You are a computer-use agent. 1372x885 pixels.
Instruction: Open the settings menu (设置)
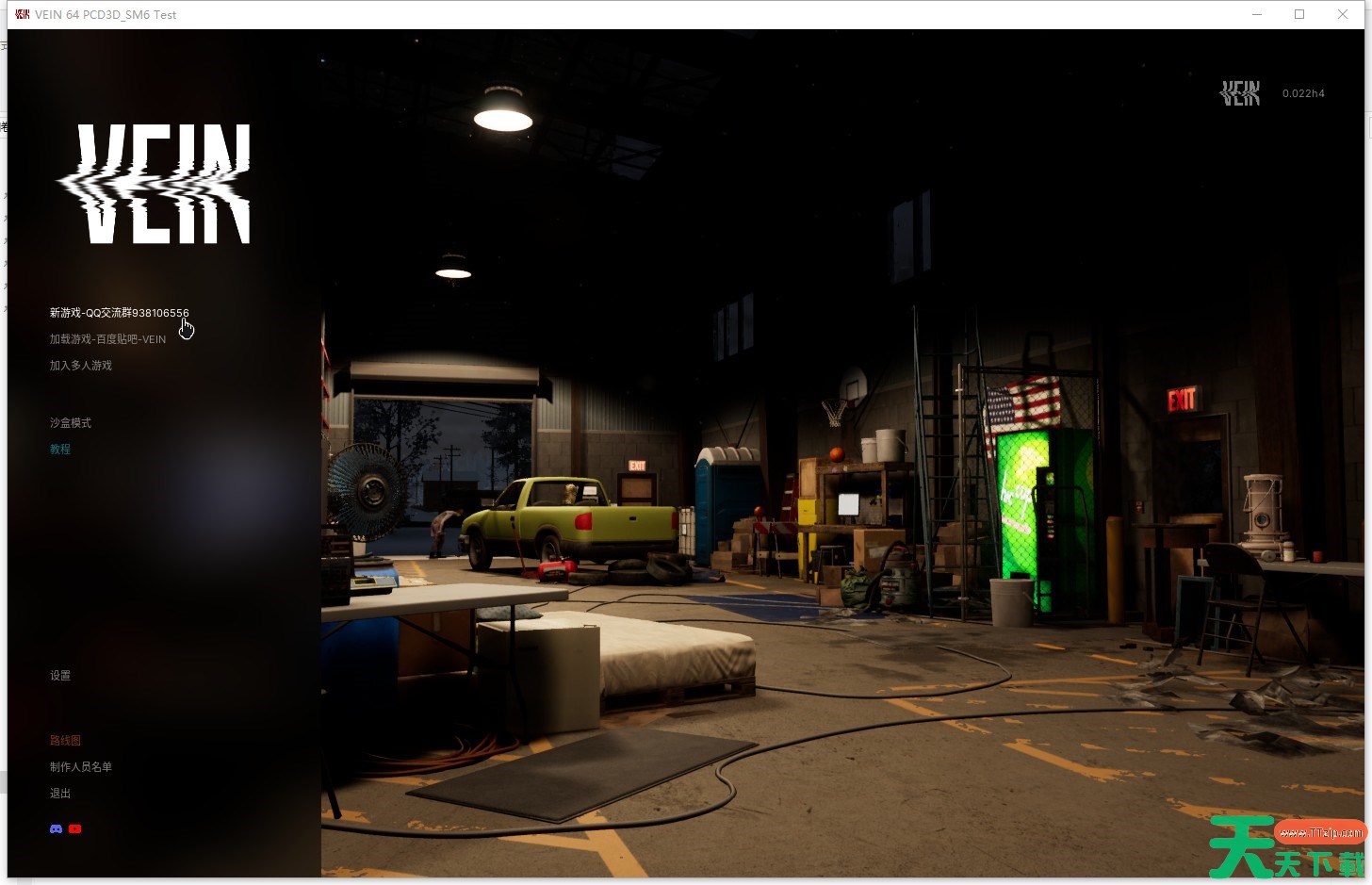[60, 676]
